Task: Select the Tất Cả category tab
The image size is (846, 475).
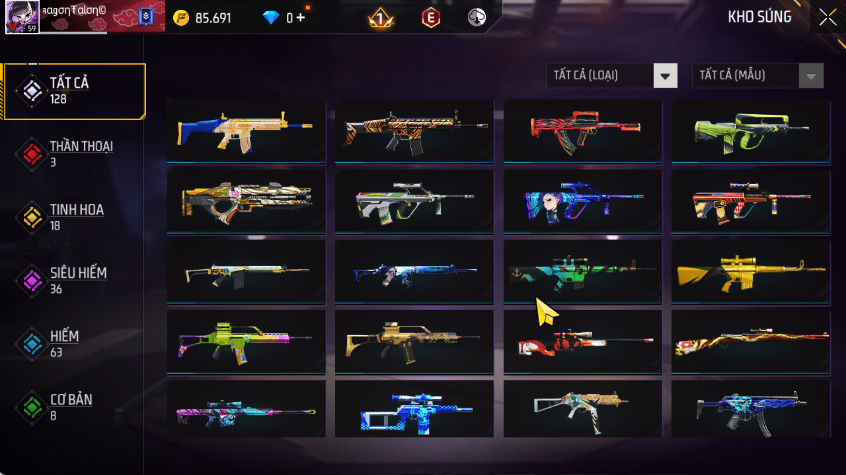Action: 74,91
